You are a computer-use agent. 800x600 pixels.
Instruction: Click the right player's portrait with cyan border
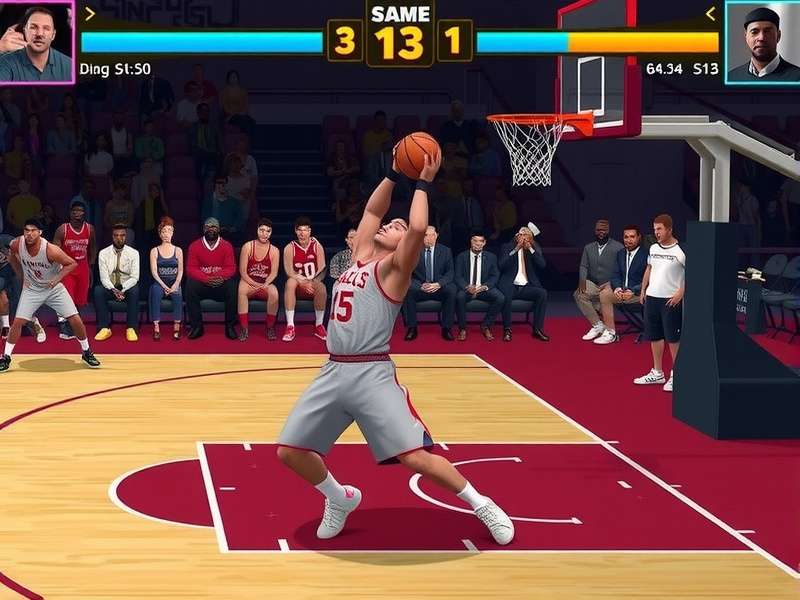point(762,41)
